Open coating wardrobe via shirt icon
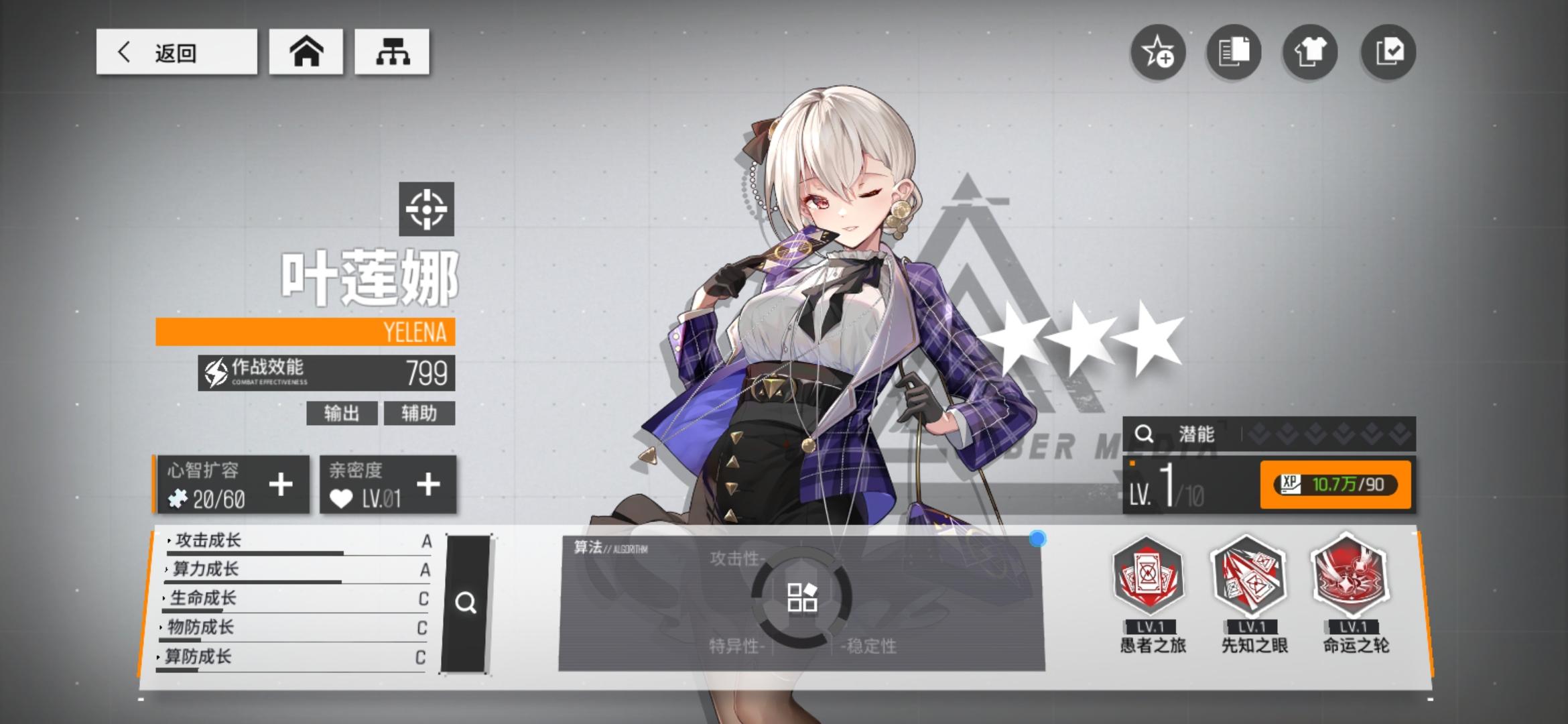 coord(1310,52)
